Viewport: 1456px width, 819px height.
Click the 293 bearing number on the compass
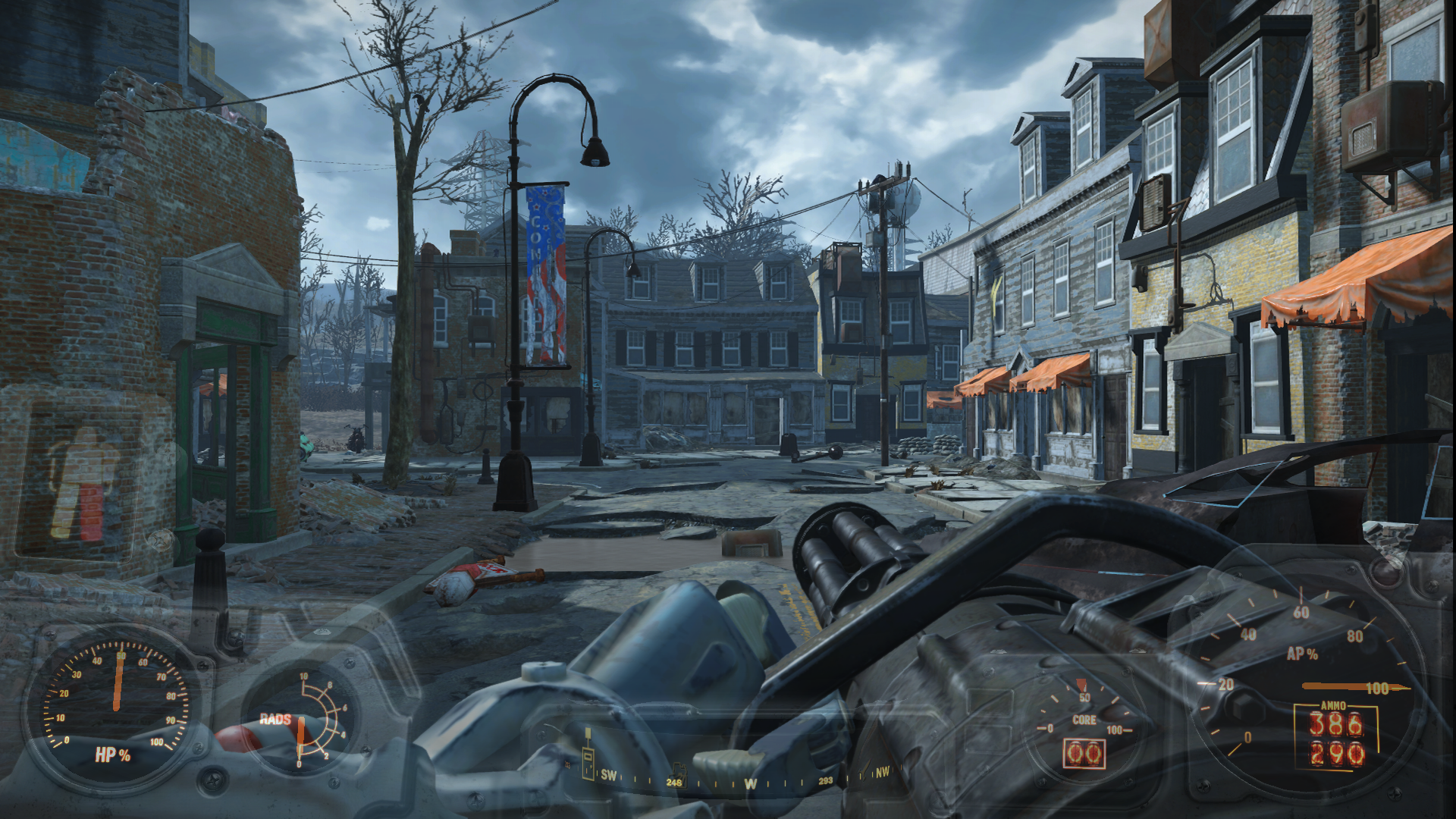825,782
